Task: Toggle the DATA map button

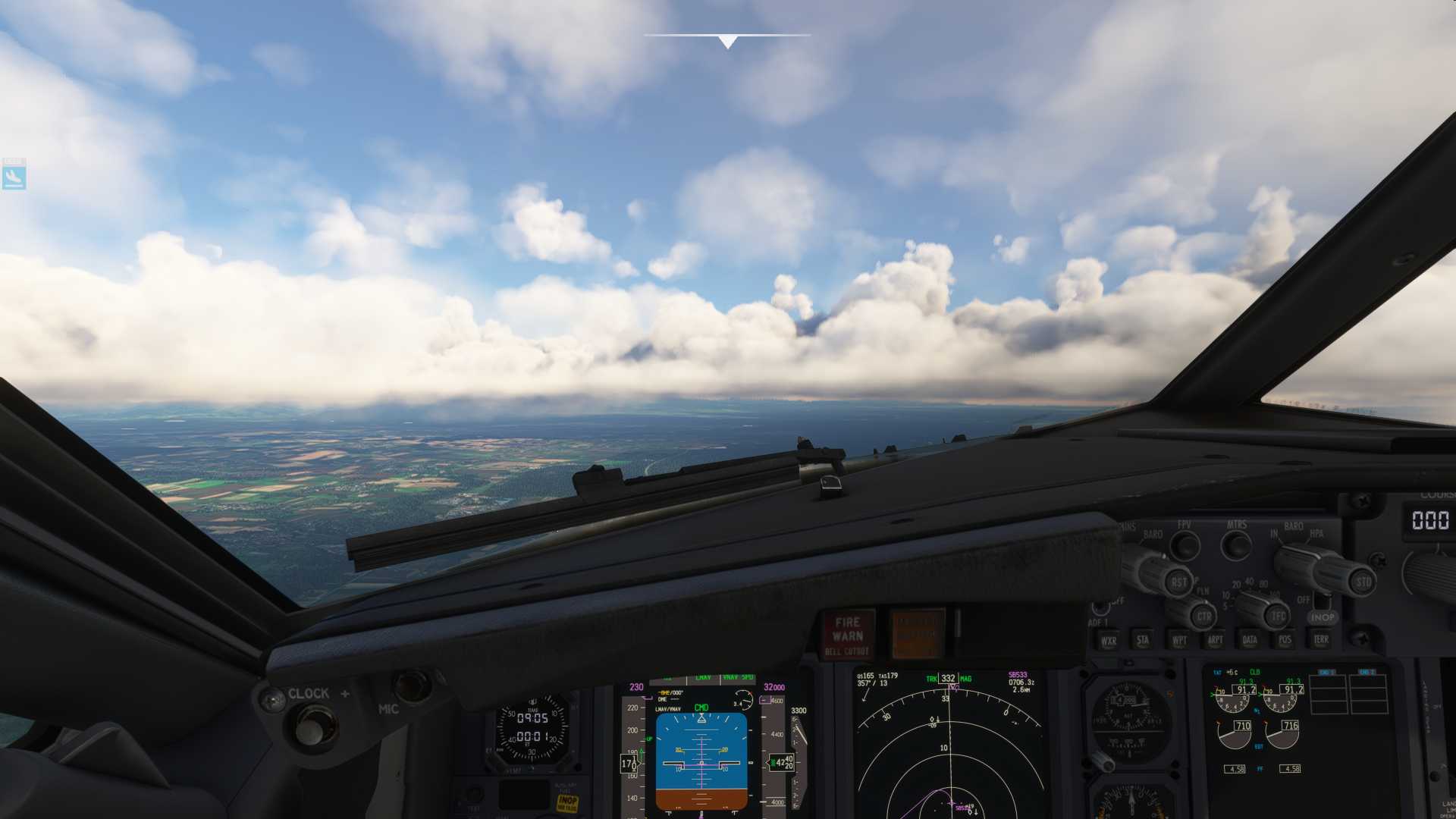Action: (x=1250, y=640)
